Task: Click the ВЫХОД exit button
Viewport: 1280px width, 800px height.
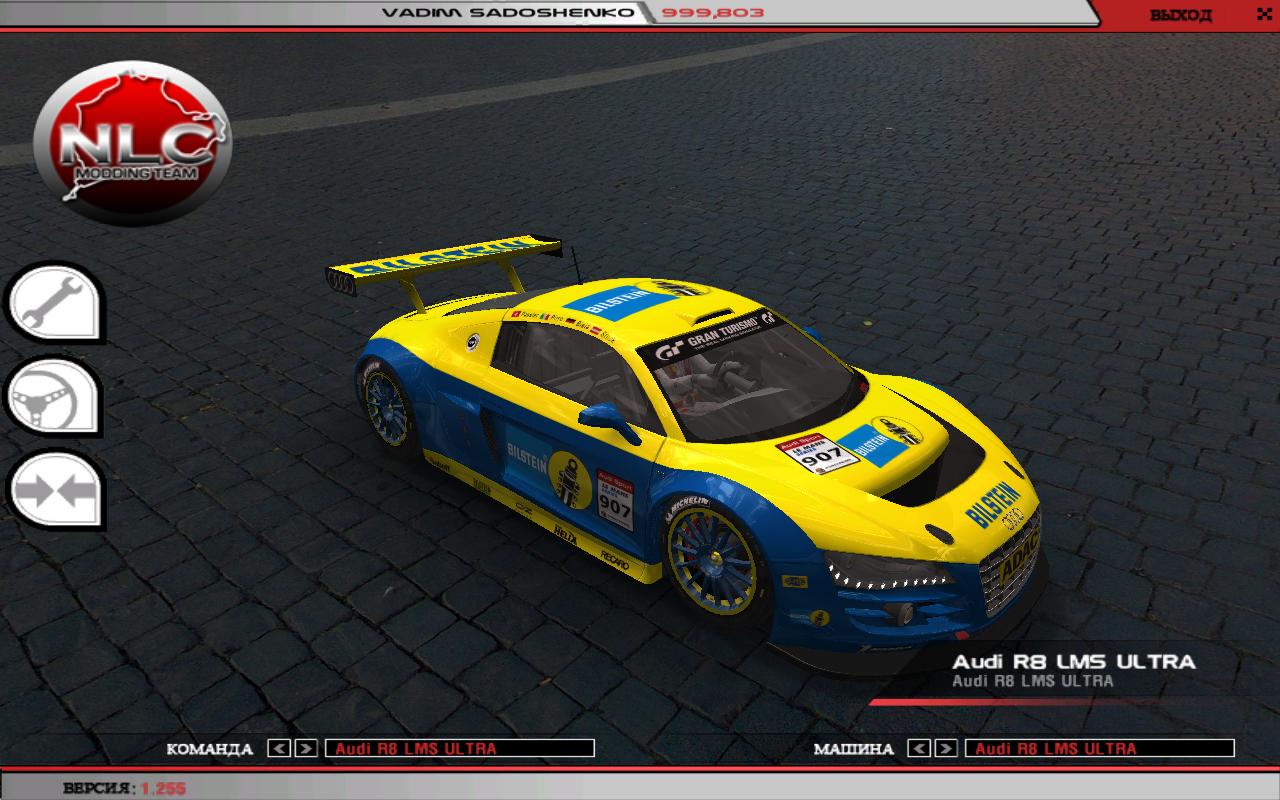Action: [x=1180, y=15]
